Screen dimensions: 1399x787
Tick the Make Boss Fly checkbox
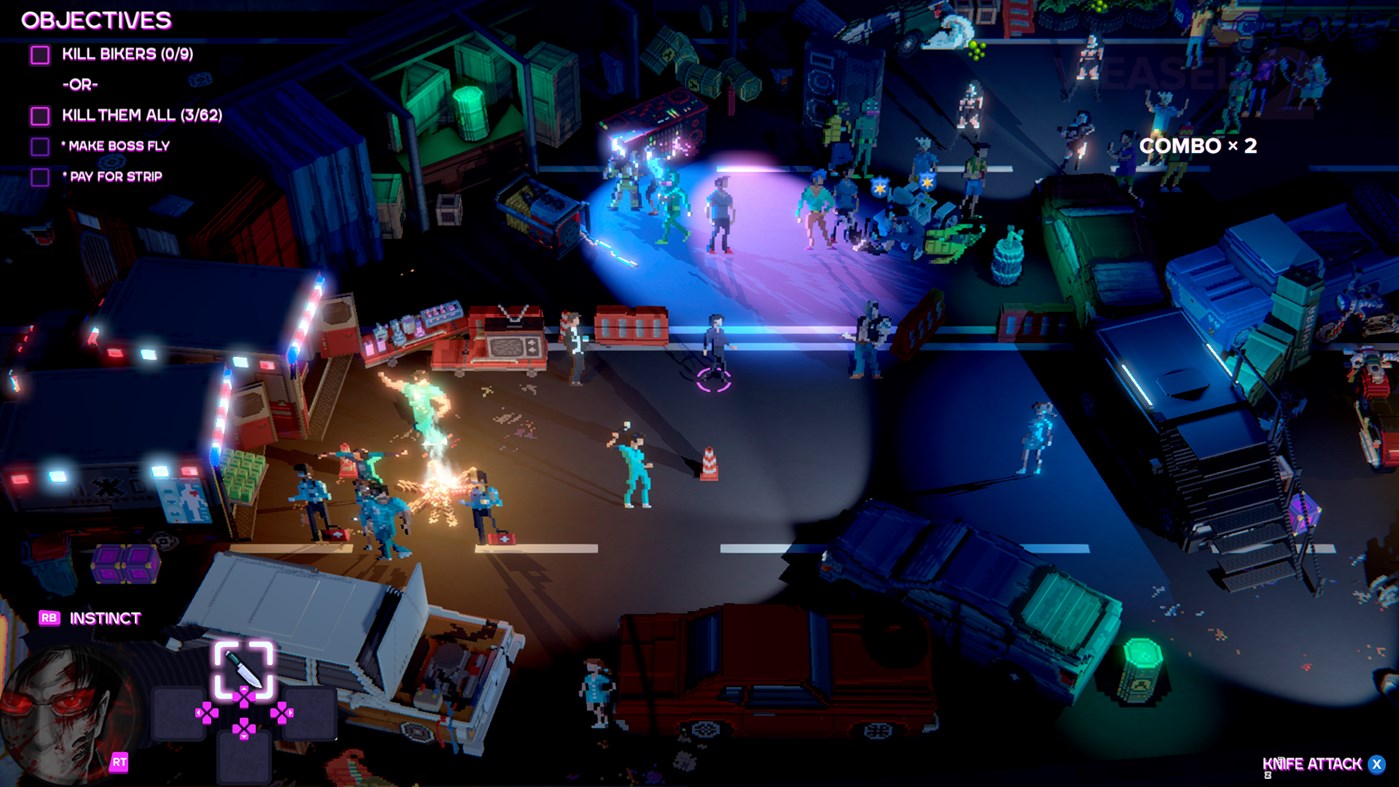click(x=39, y=145)
